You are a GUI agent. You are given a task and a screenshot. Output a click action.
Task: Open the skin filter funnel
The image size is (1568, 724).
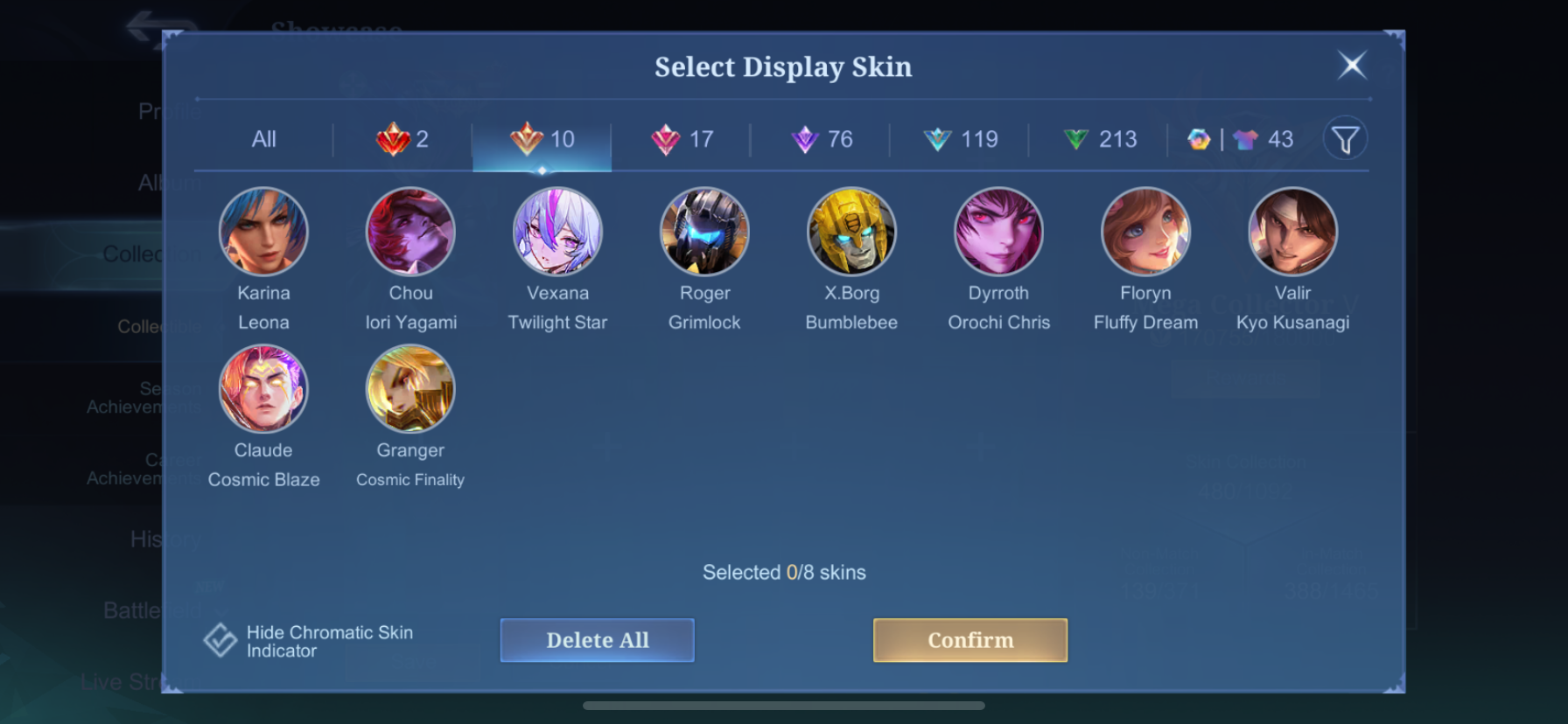tap(1345, 139)
